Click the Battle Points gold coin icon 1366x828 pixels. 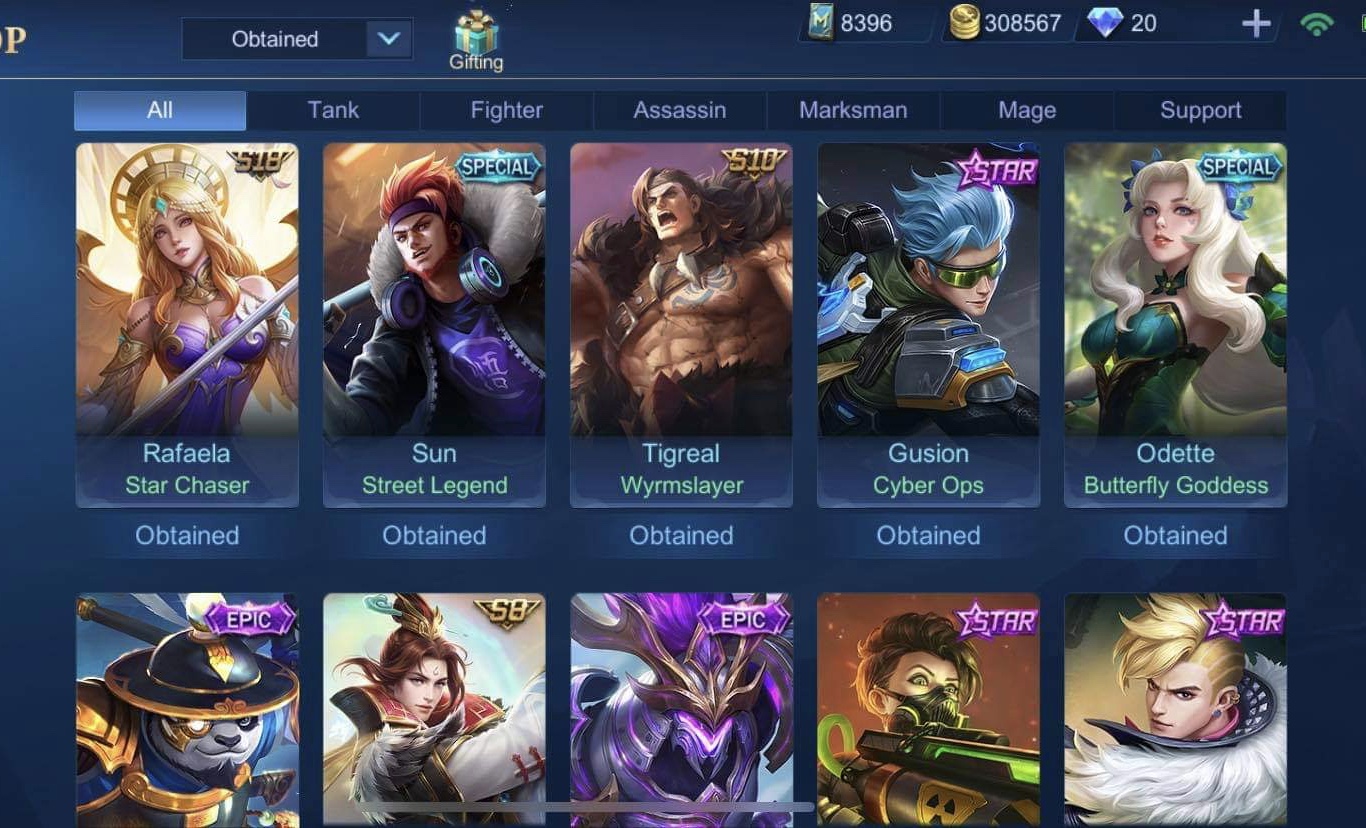[x=966, y=22]
